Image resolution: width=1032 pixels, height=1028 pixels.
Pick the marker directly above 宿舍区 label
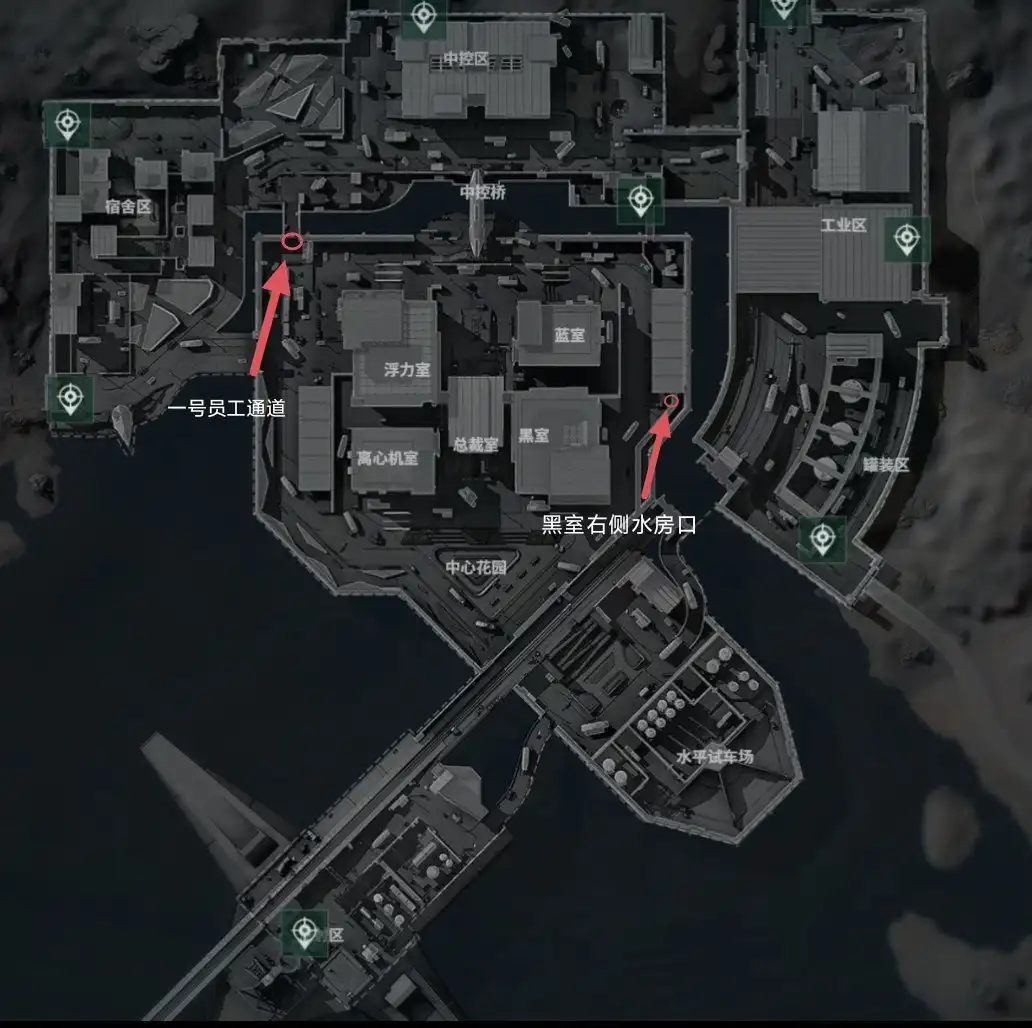click(67, 124)
